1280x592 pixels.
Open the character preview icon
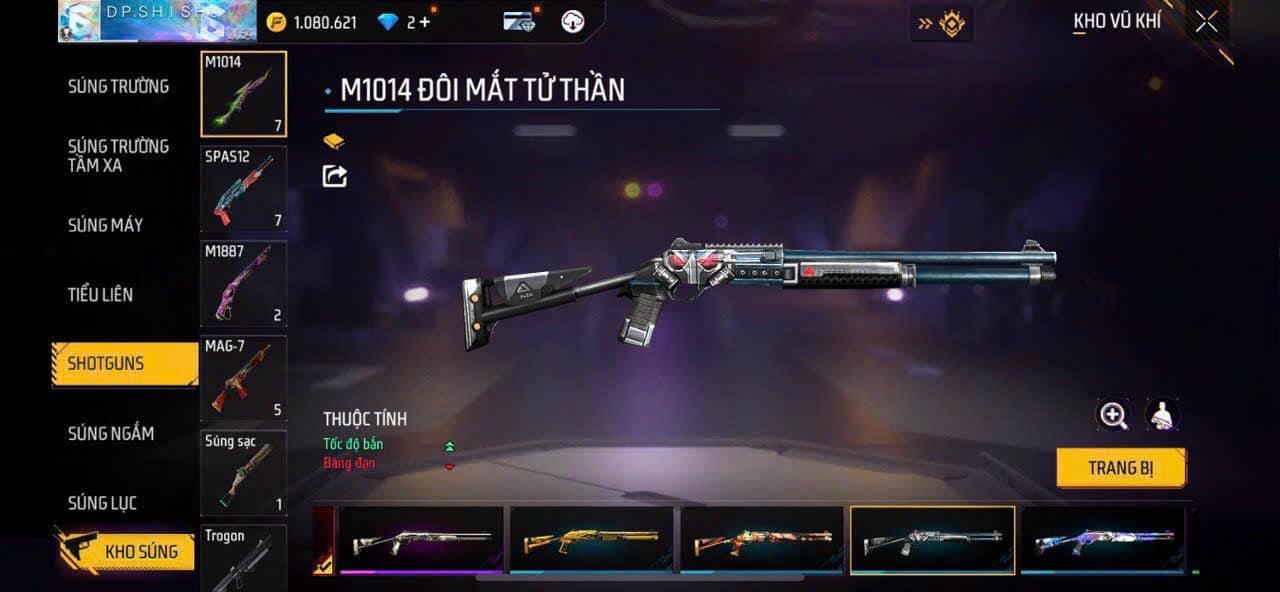[x=1162, y=415]
